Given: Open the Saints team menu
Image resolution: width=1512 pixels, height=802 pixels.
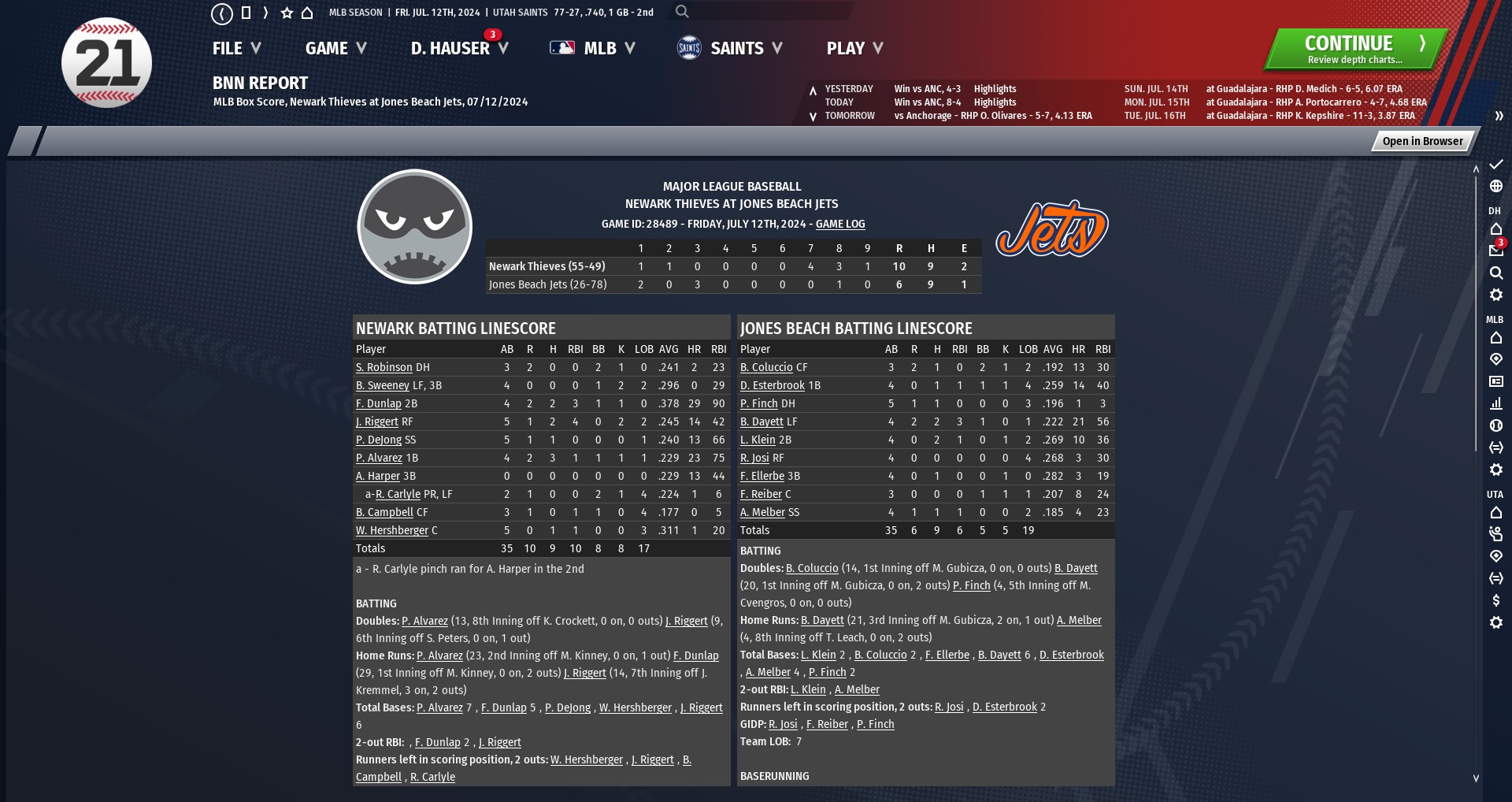Looking at the screenshot, I should click(x=729, y=49).
